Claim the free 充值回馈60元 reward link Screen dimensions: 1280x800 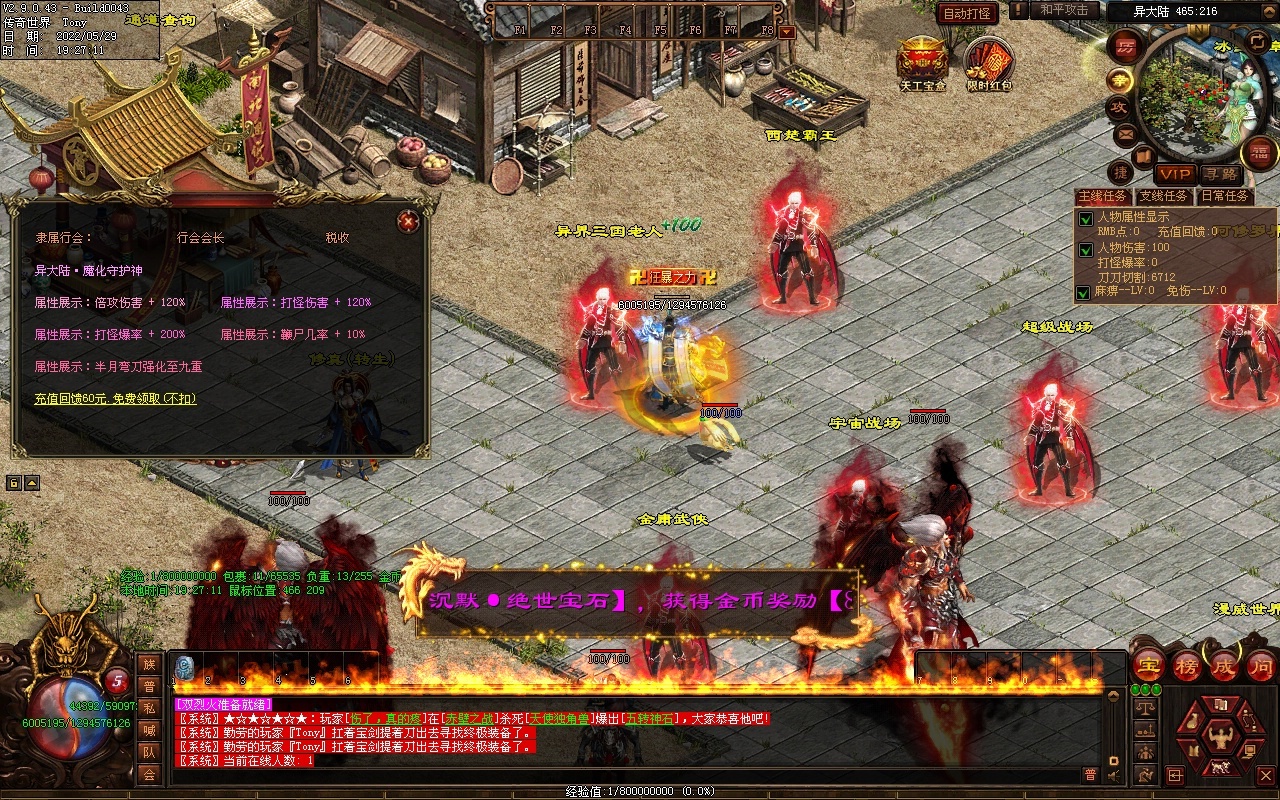pos(116,398)
